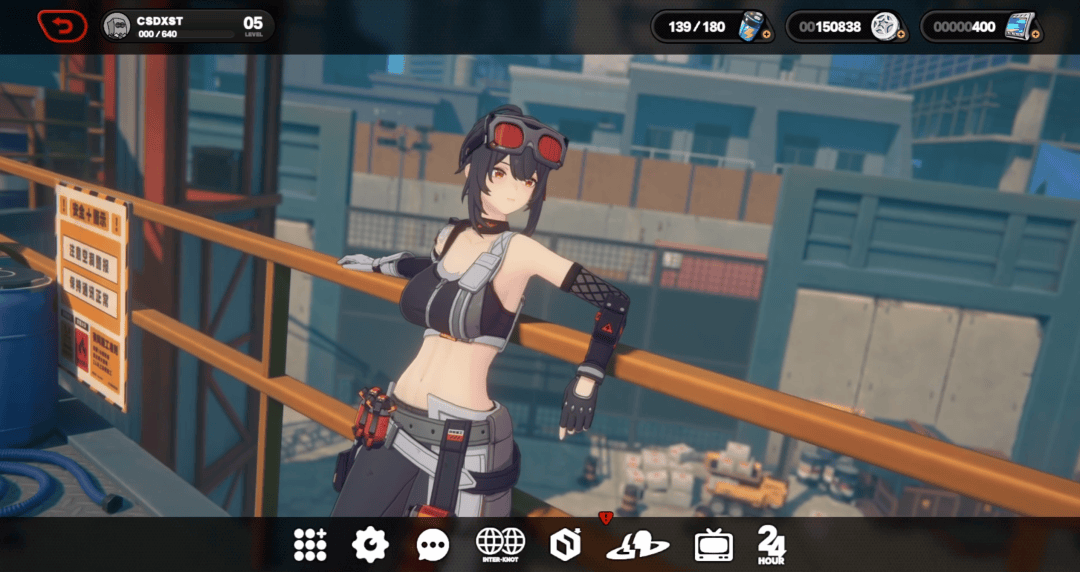1080x572 pixels.
Task: Click the red back arrow button
Action: (62, 25)
